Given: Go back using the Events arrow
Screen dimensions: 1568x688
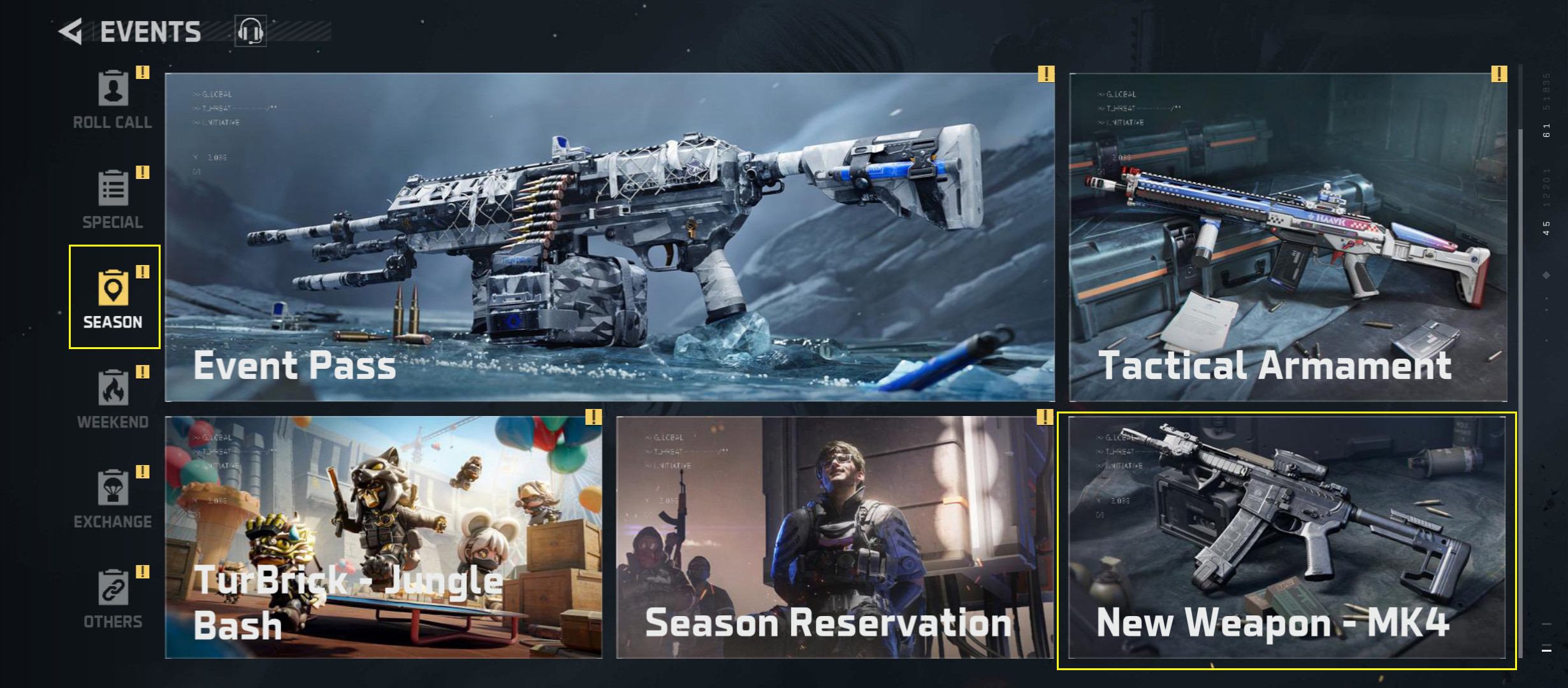Looking at the screenshot, I should (x=71, y=32).
